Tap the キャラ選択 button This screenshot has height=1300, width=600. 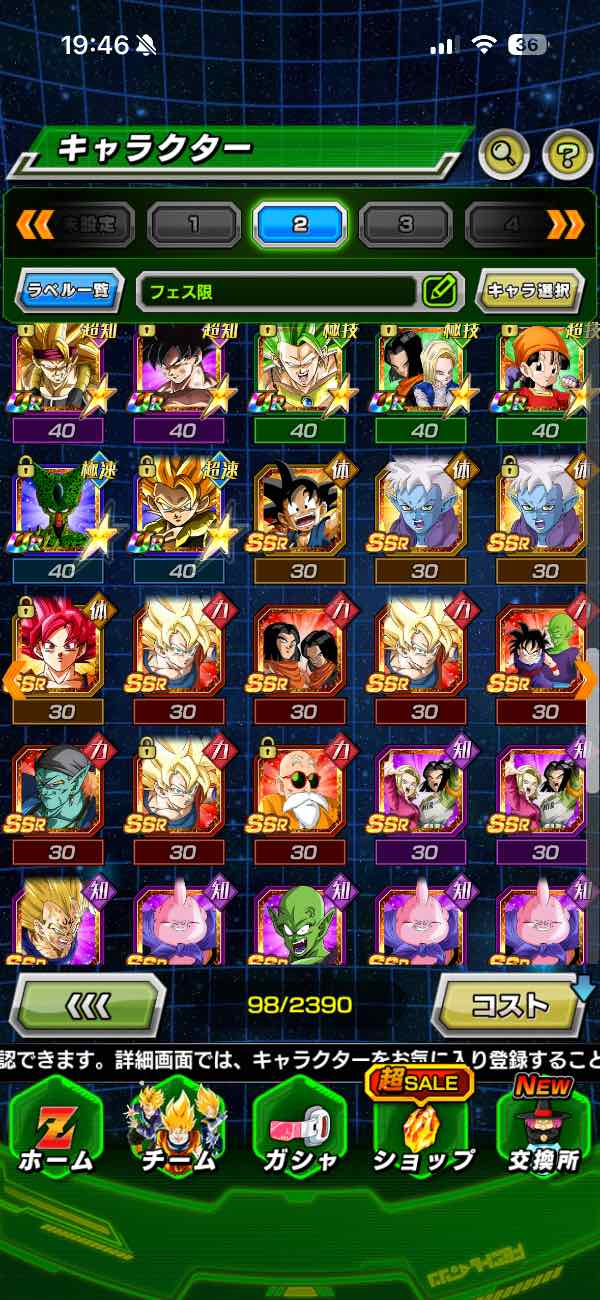[x=529, y=291]
